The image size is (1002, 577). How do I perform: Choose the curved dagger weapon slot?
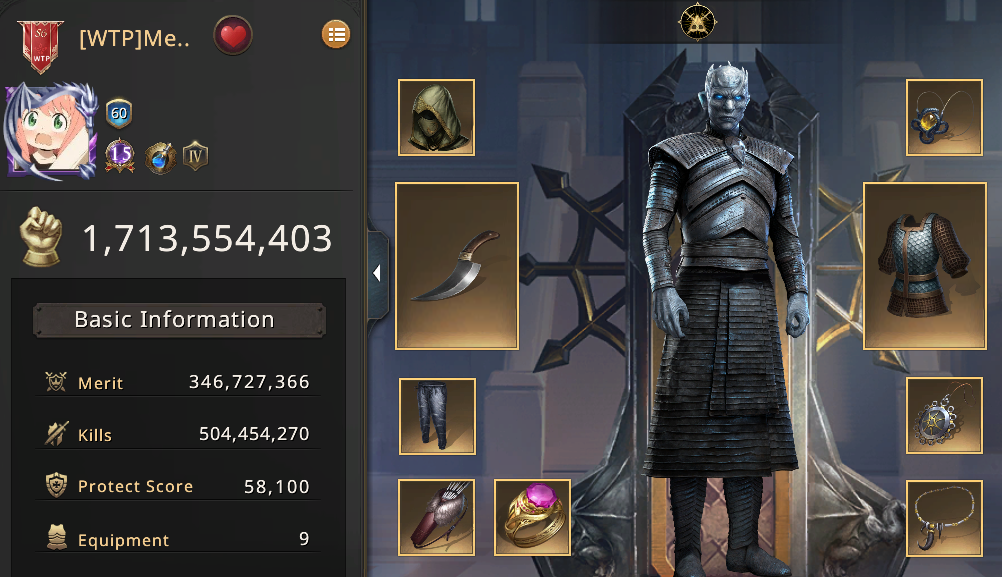point(457,266)
